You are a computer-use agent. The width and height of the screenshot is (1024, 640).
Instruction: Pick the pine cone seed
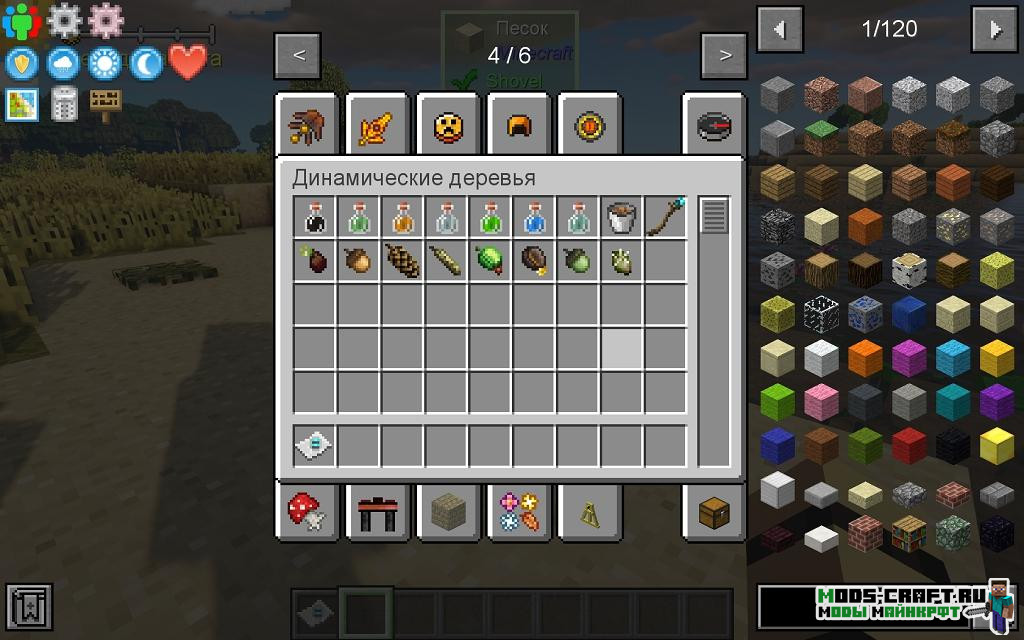click(402, 261)
